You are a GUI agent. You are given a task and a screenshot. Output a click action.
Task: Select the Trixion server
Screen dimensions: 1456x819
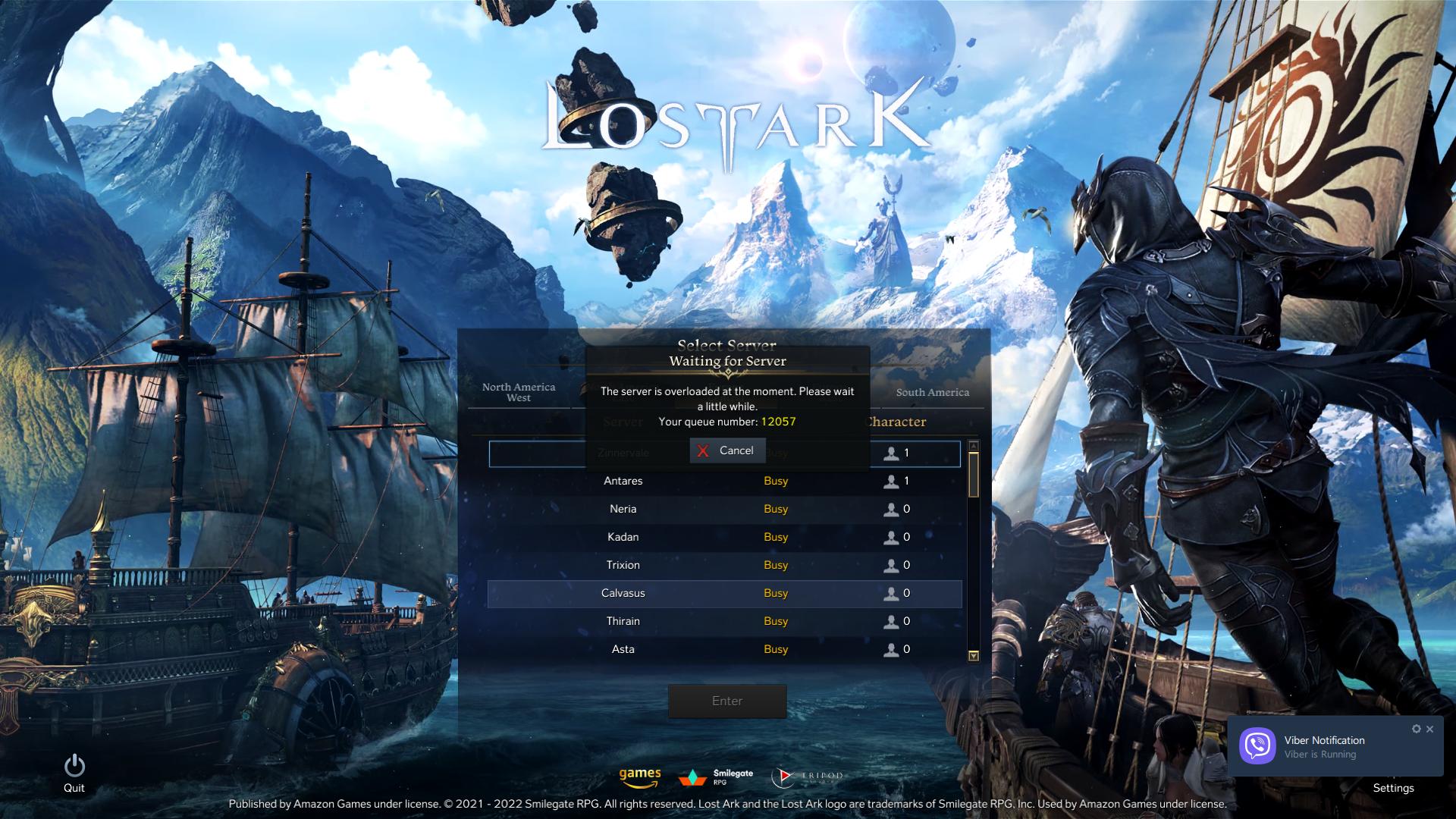623,565
